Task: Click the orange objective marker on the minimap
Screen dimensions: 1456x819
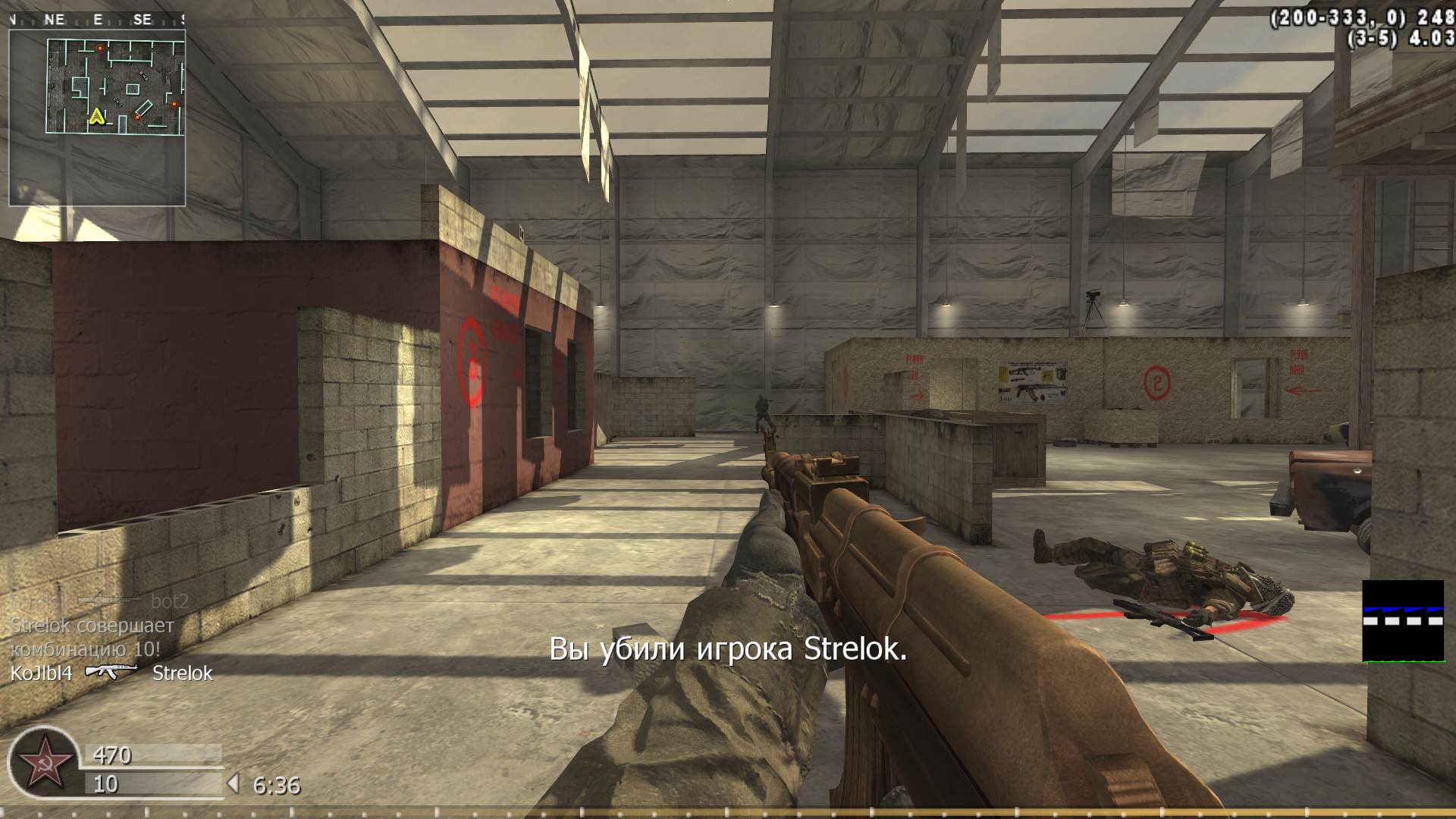Action: tap(99, 48)
